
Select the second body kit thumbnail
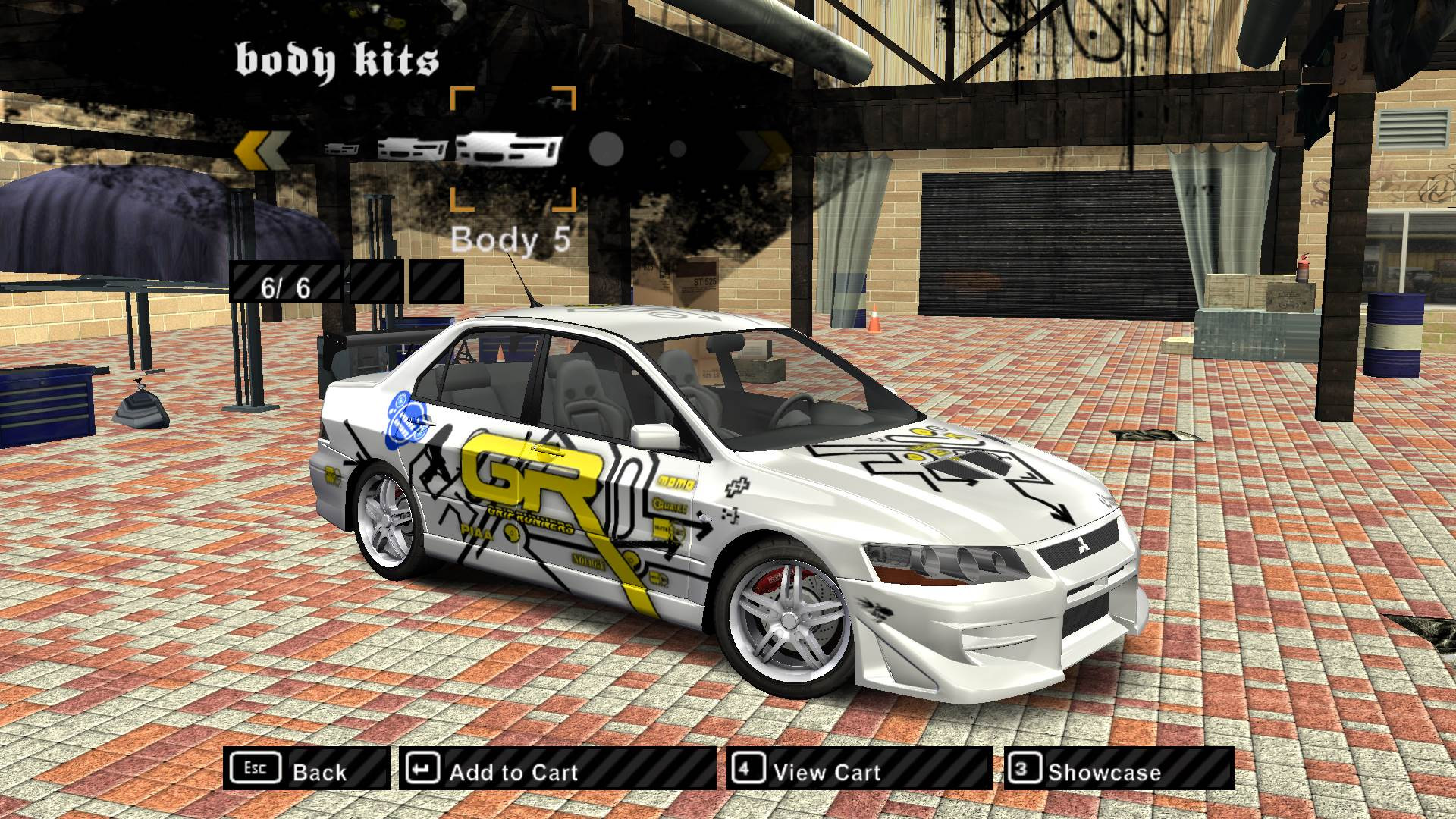pos(413,149)
